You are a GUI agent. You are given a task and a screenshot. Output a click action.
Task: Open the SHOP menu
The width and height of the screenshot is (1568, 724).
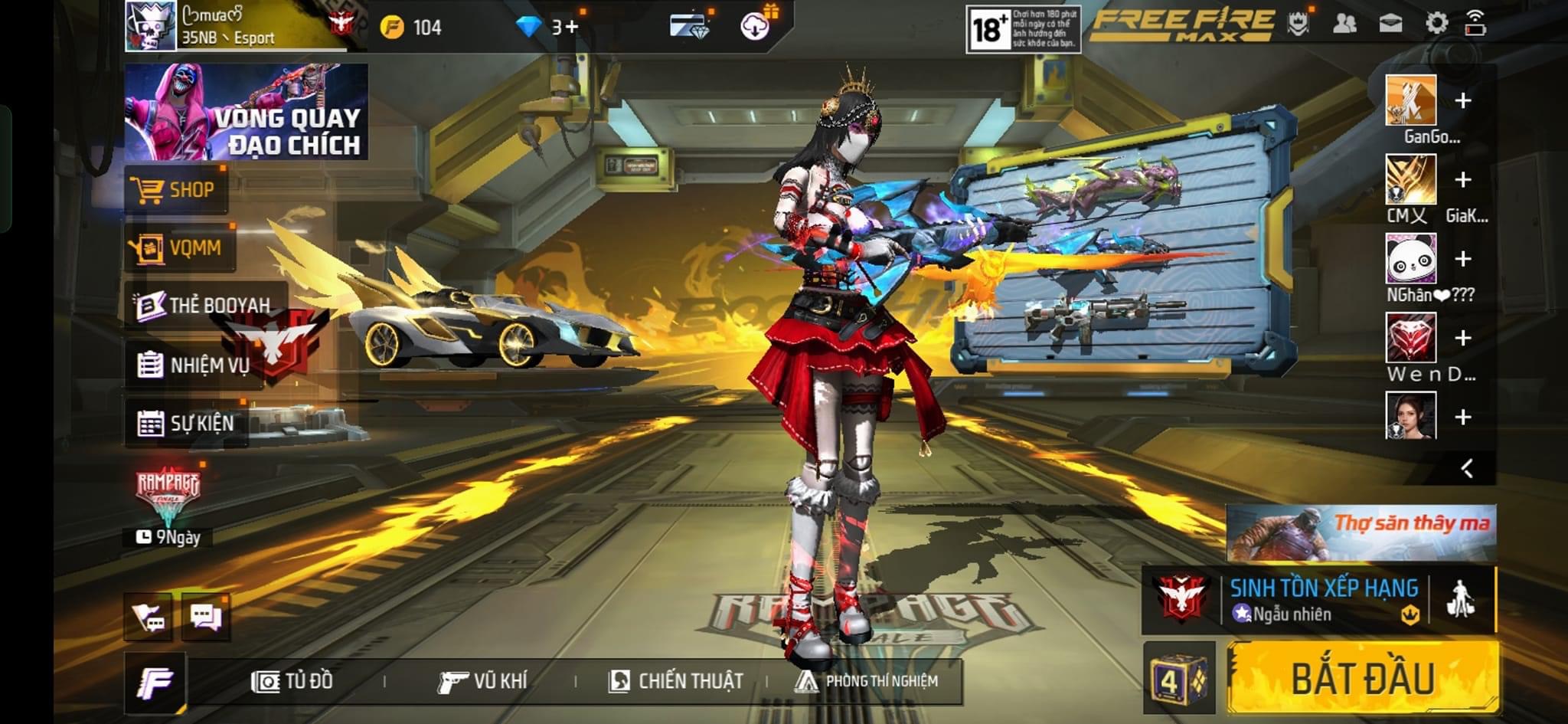click(175, 189)
